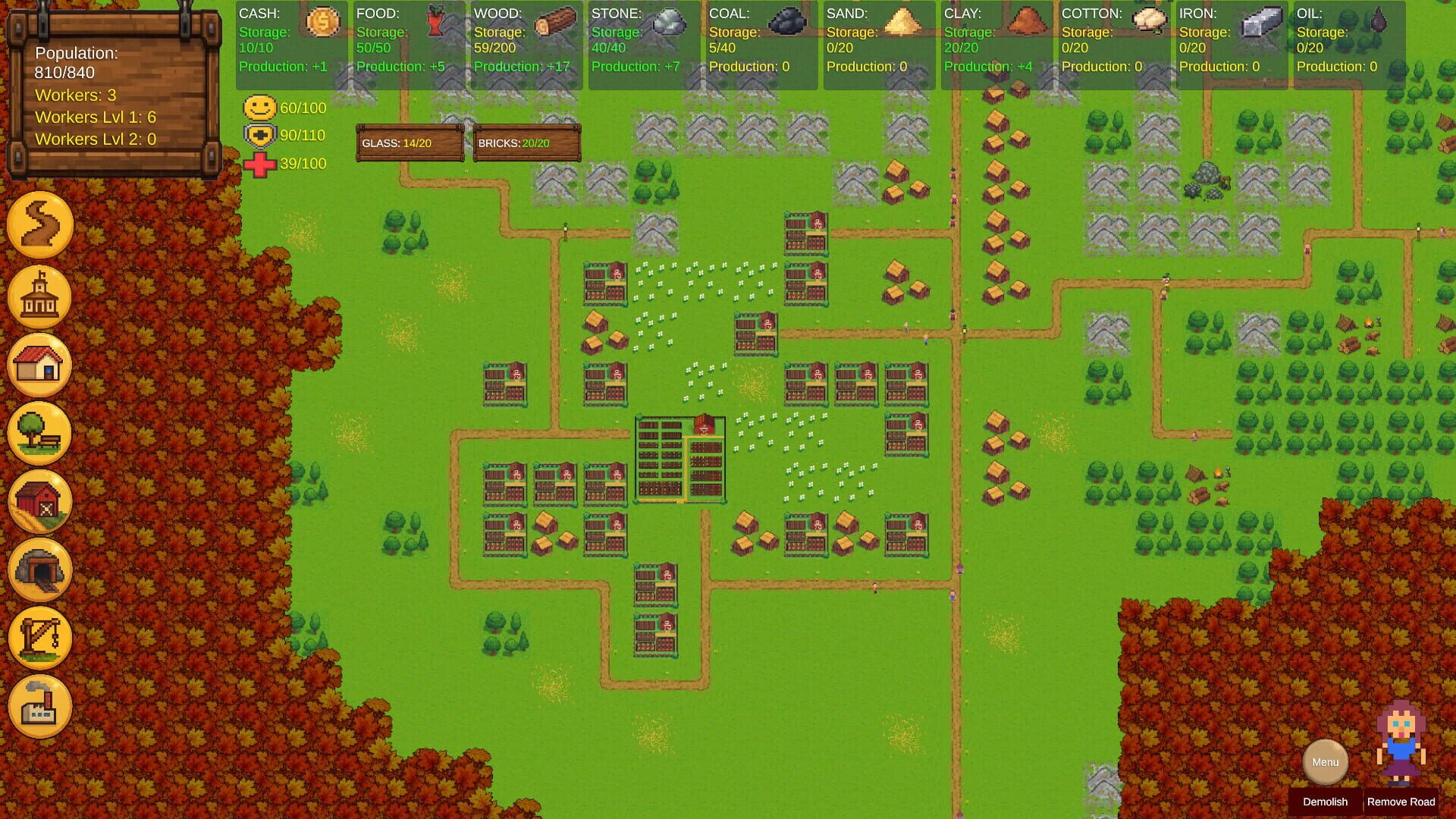Viewport: 1456px width, 819px height.
Task: Click the health cross icon
Action: click(260, 163)
